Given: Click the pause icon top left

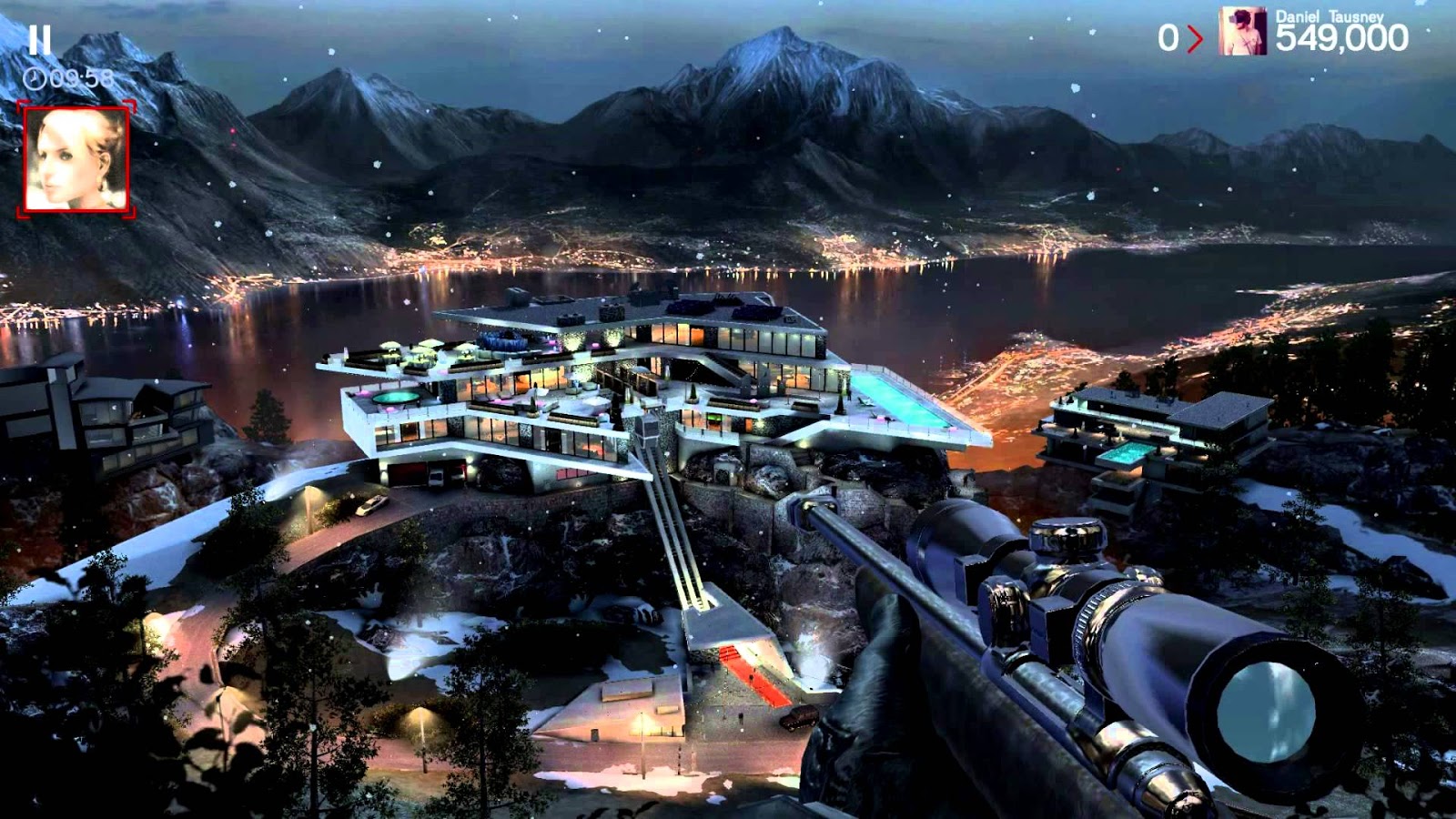Looking at the screenshot, I should (39, 41).
